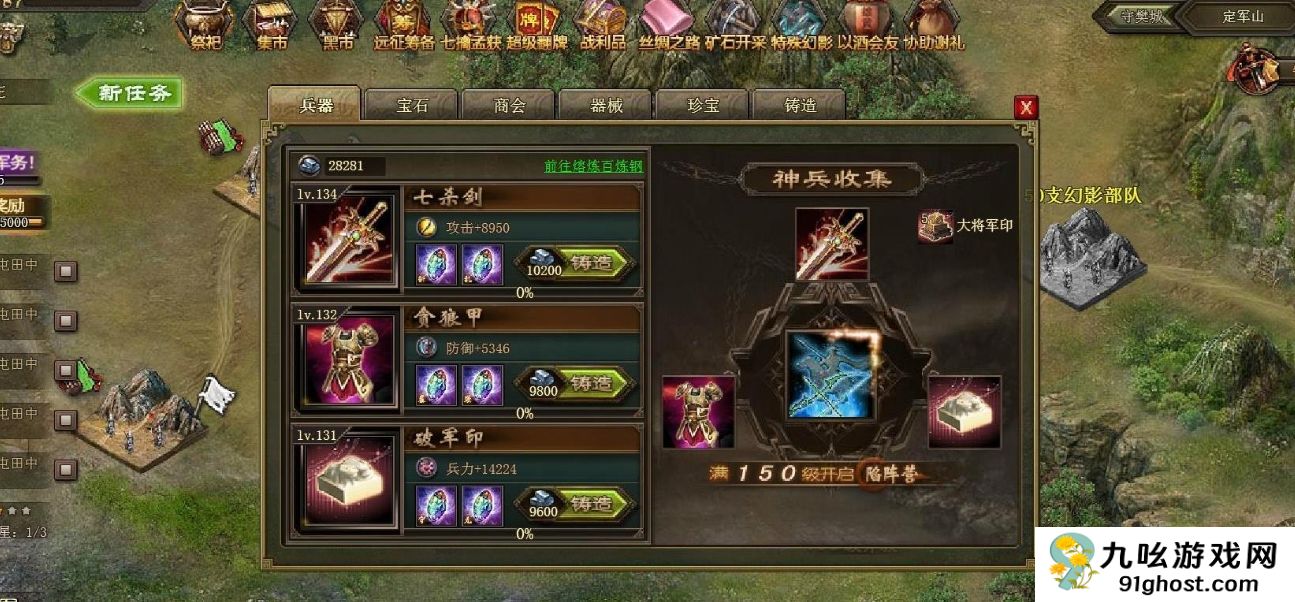
Task: Open the 战利品 treasure chest icon
Action: tap(602, 25)
